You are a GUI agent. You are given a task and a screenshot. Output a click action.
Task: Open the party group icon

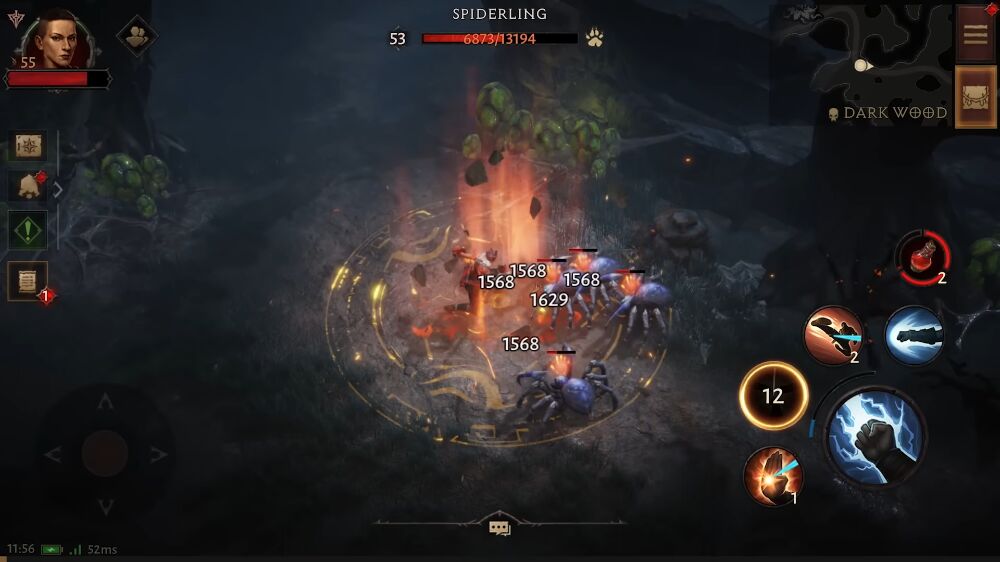(x=136, y=36)
